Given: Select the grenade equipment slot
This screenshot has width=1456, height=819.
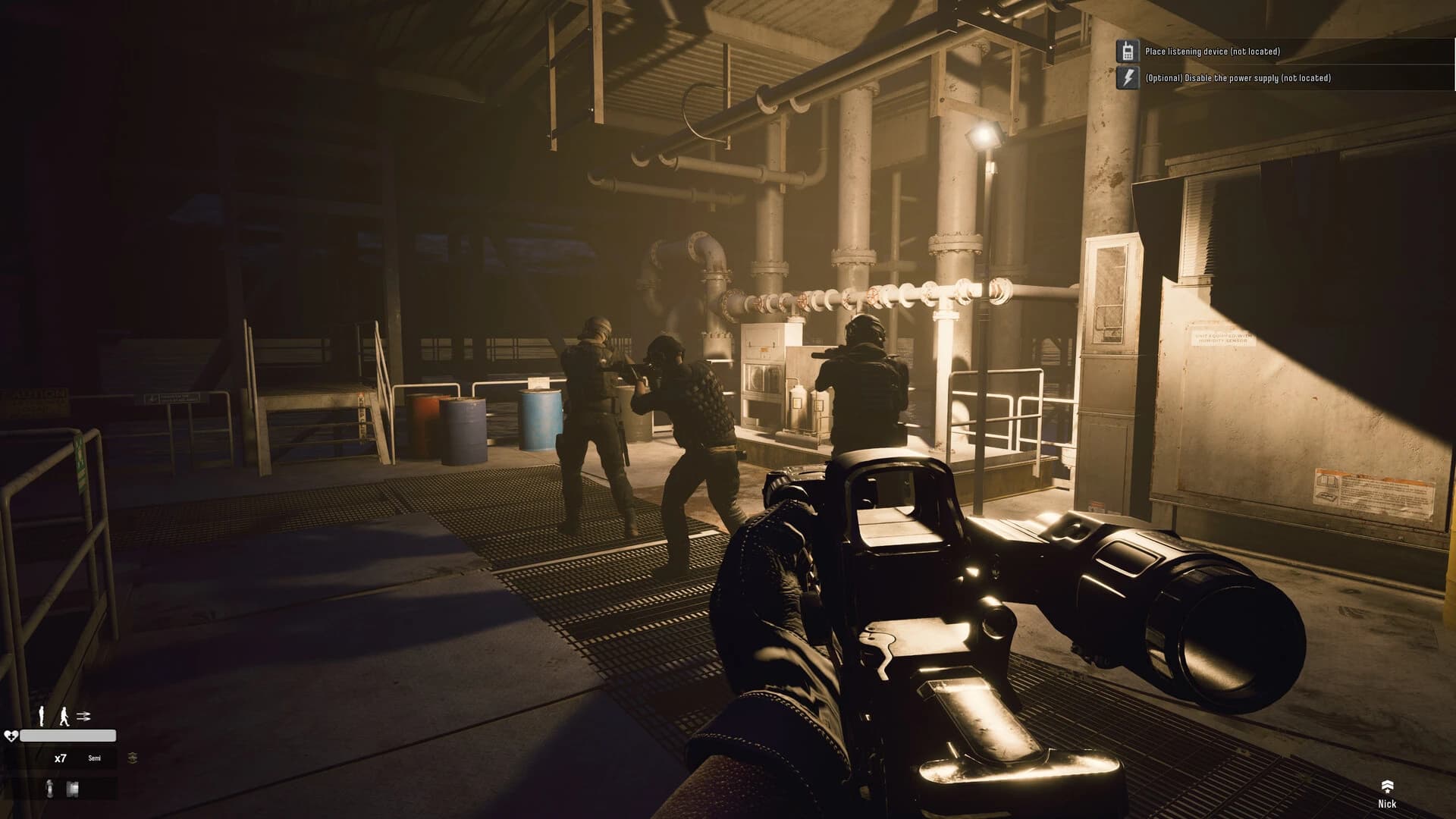Looking at the screenshot, I should pos(50,789).
